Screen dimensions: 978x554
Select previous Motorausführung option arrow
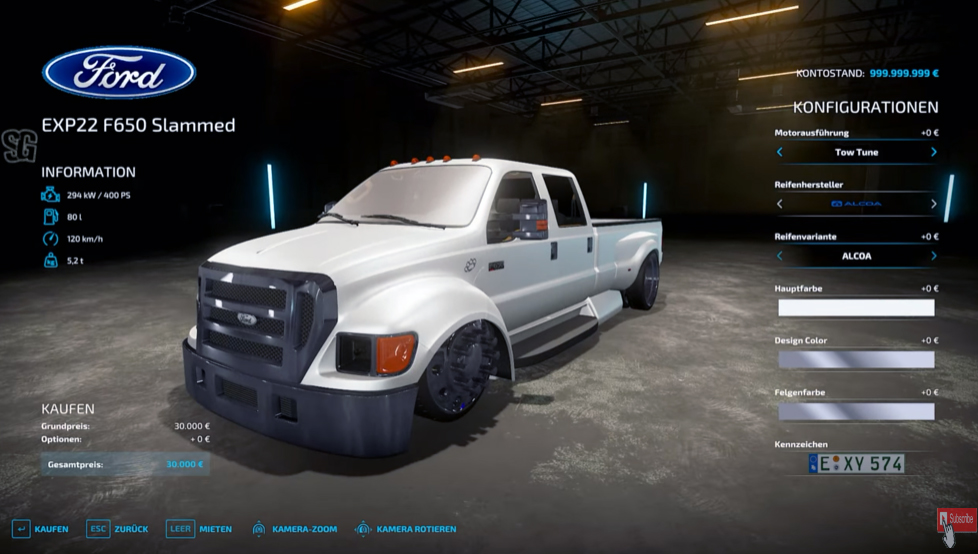[x=780, y=153]
